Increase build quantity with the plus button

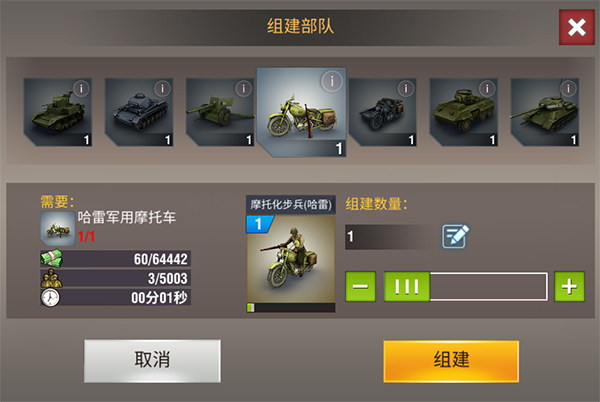pyautogui.click(x=569, y=287)
